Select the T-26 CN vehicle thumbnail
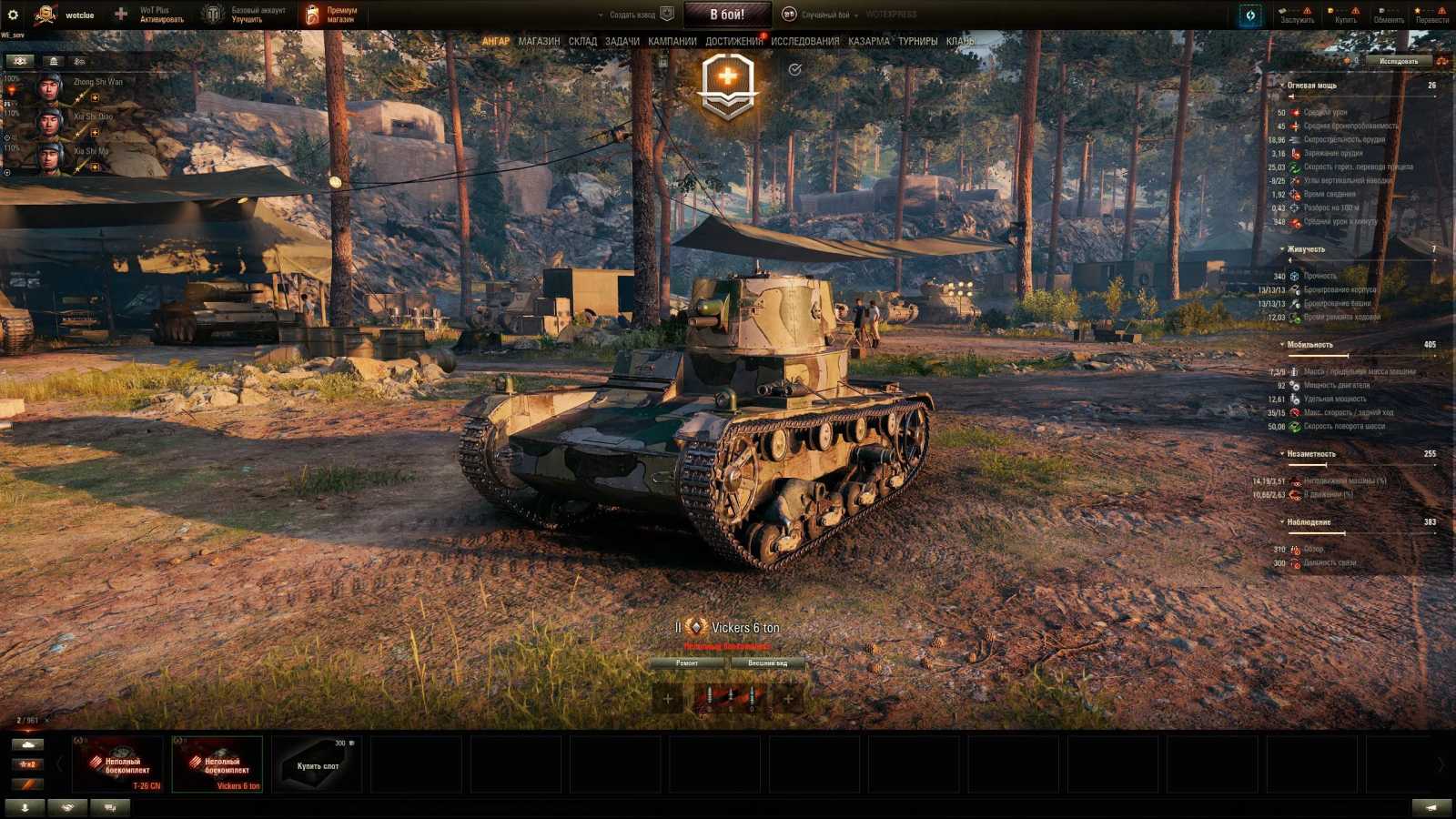The width and height of the screenshot is (1456, 819). 118,764
